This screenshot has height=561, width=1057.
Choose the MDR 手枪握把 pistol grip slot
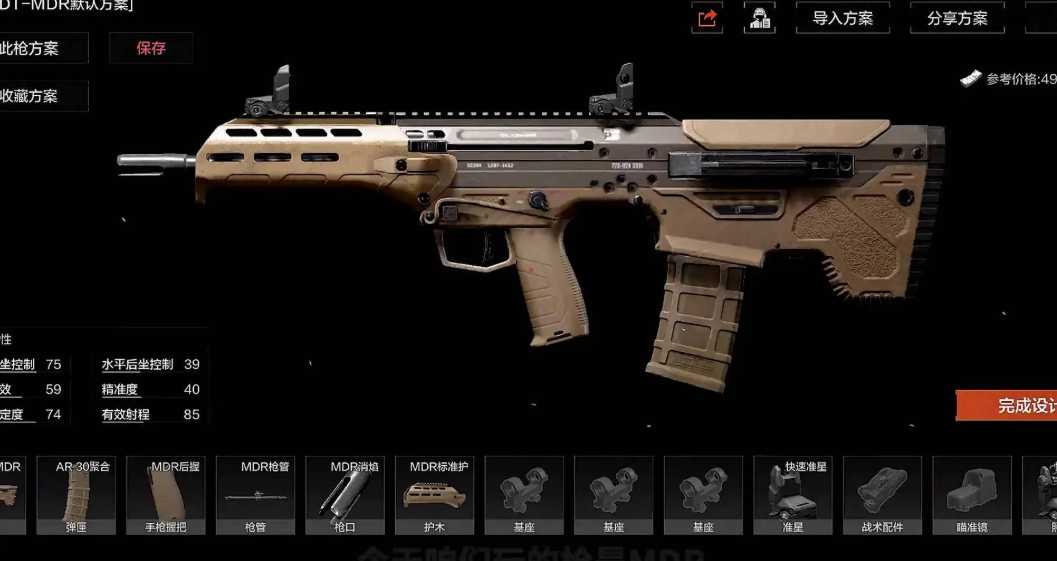pos(166,495)
